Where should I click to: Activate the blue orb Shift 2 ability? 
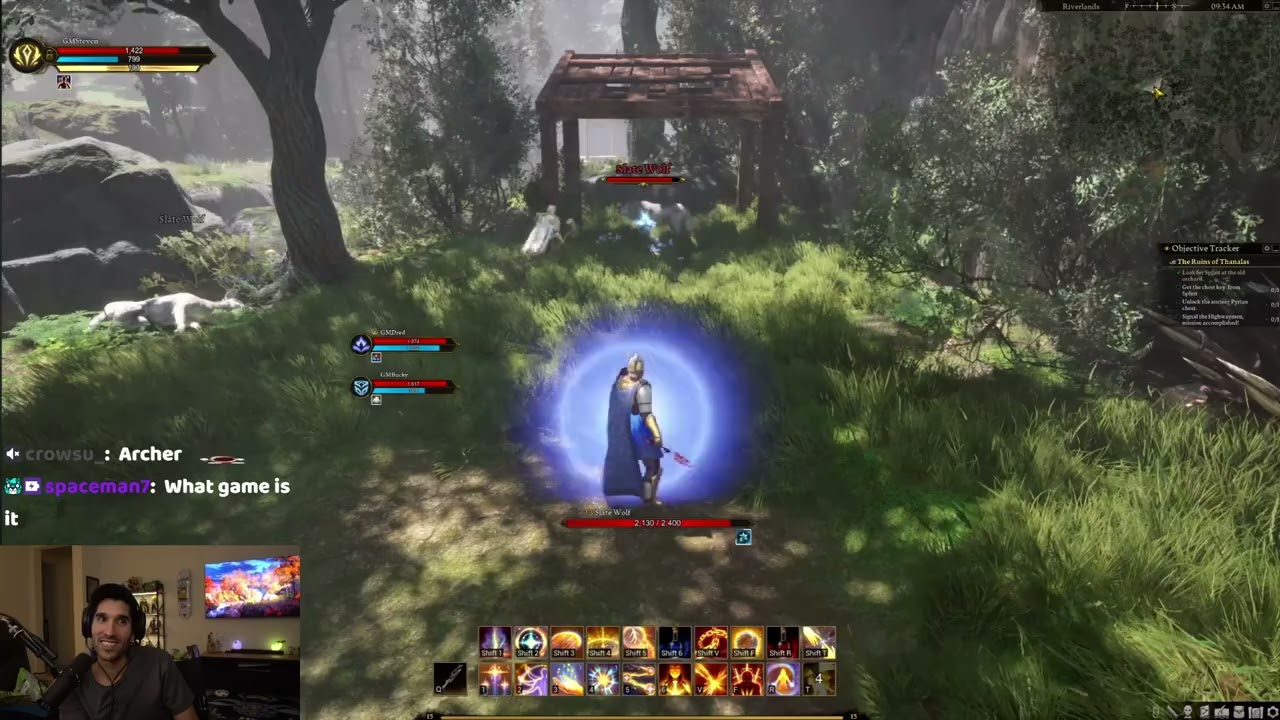[x=531, y=641]
